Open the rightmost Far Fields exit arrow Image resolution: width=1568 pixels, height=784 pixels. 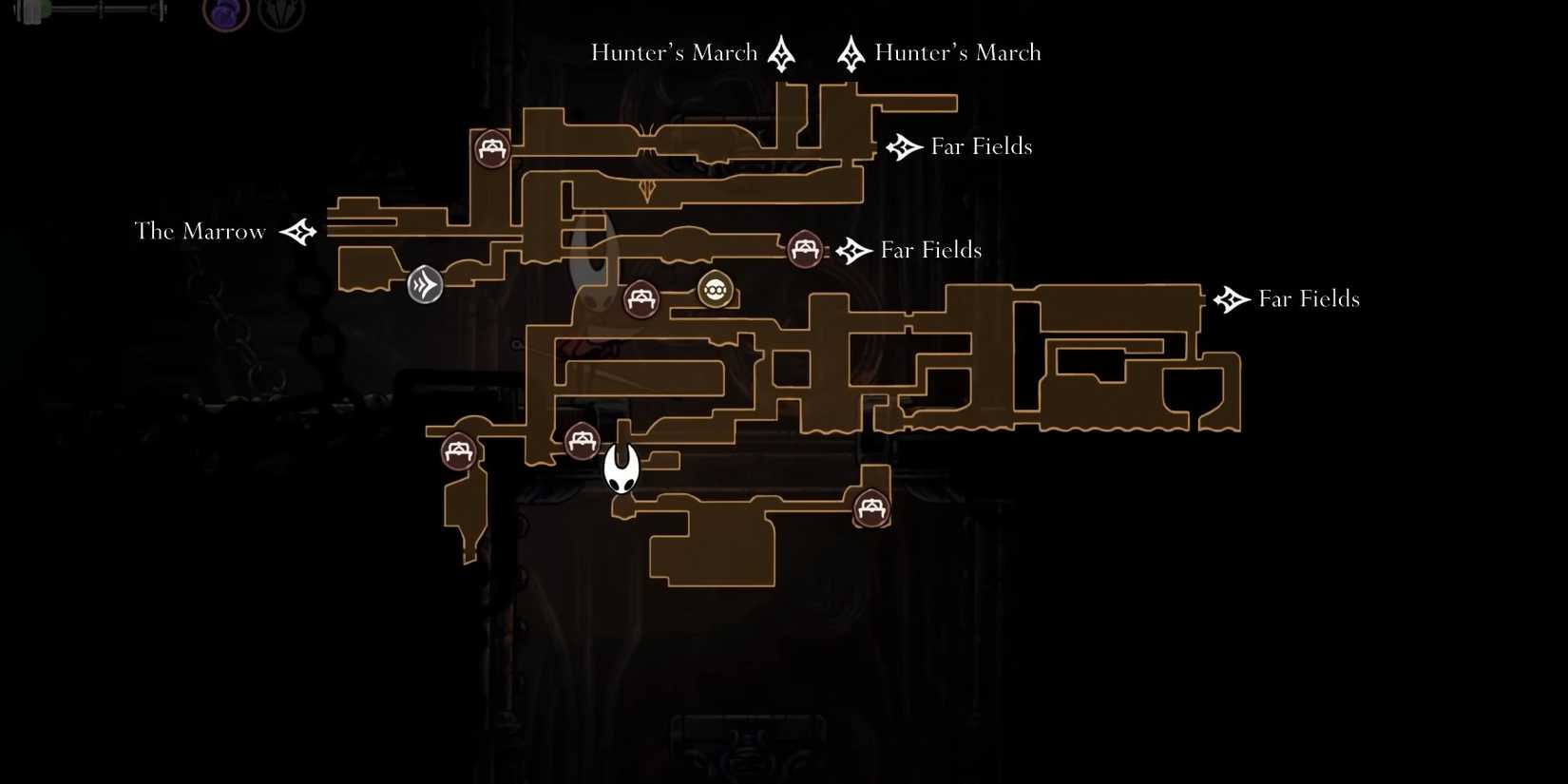coord(1231,298)
